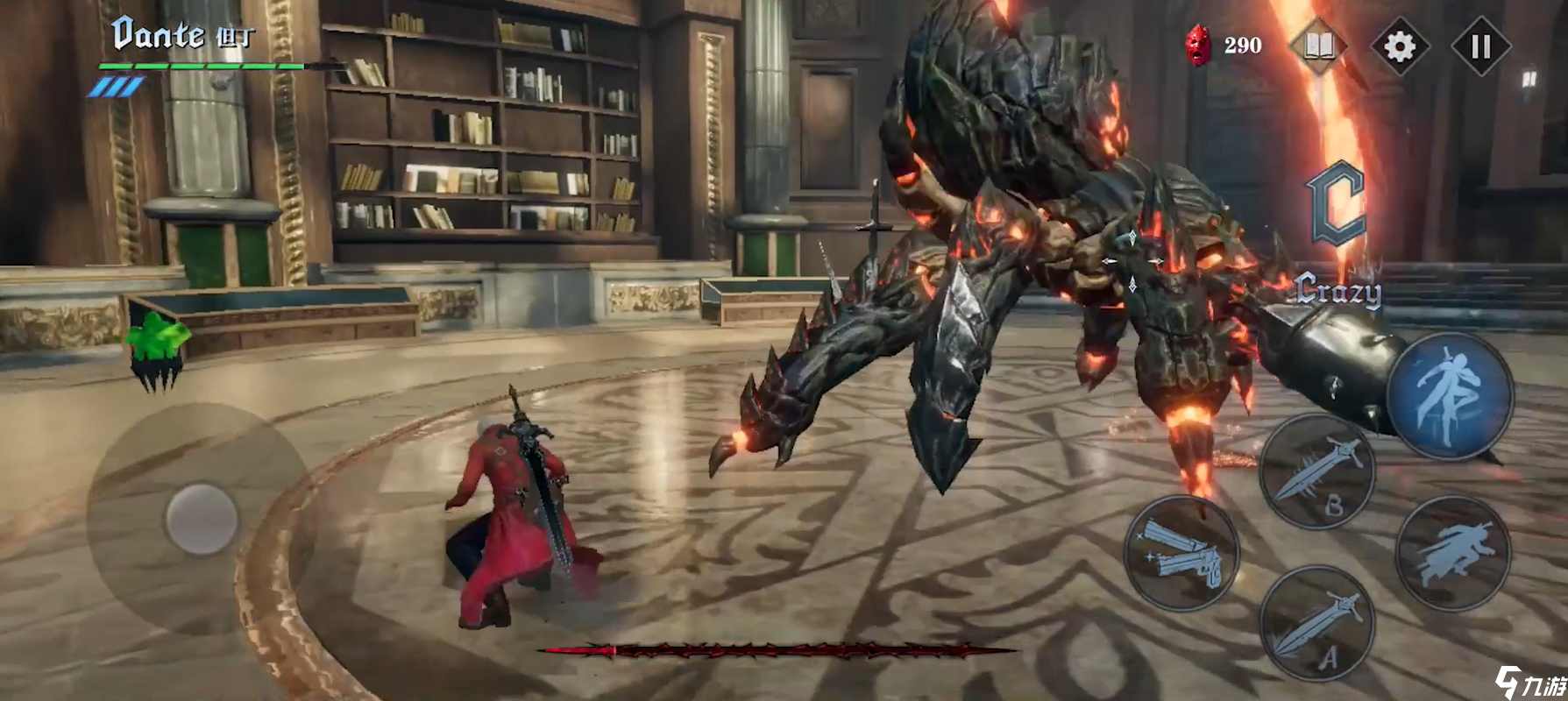Image resolution: width=1568 pixels, height=701 pixels.
Task: Open the book guide icon
Action: [x=1319, y=46]
